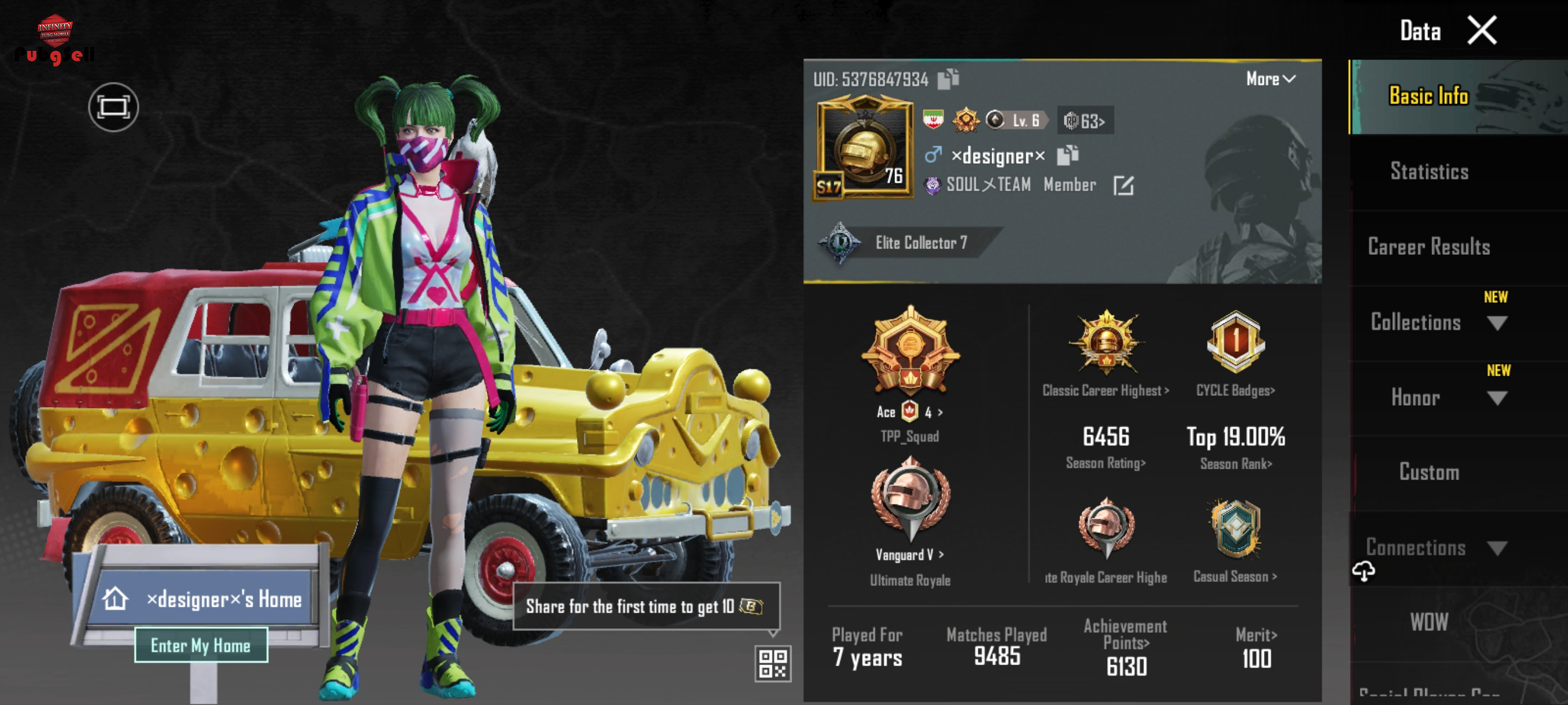
Task: Expand the Connections section
Action: point(1497,548)
